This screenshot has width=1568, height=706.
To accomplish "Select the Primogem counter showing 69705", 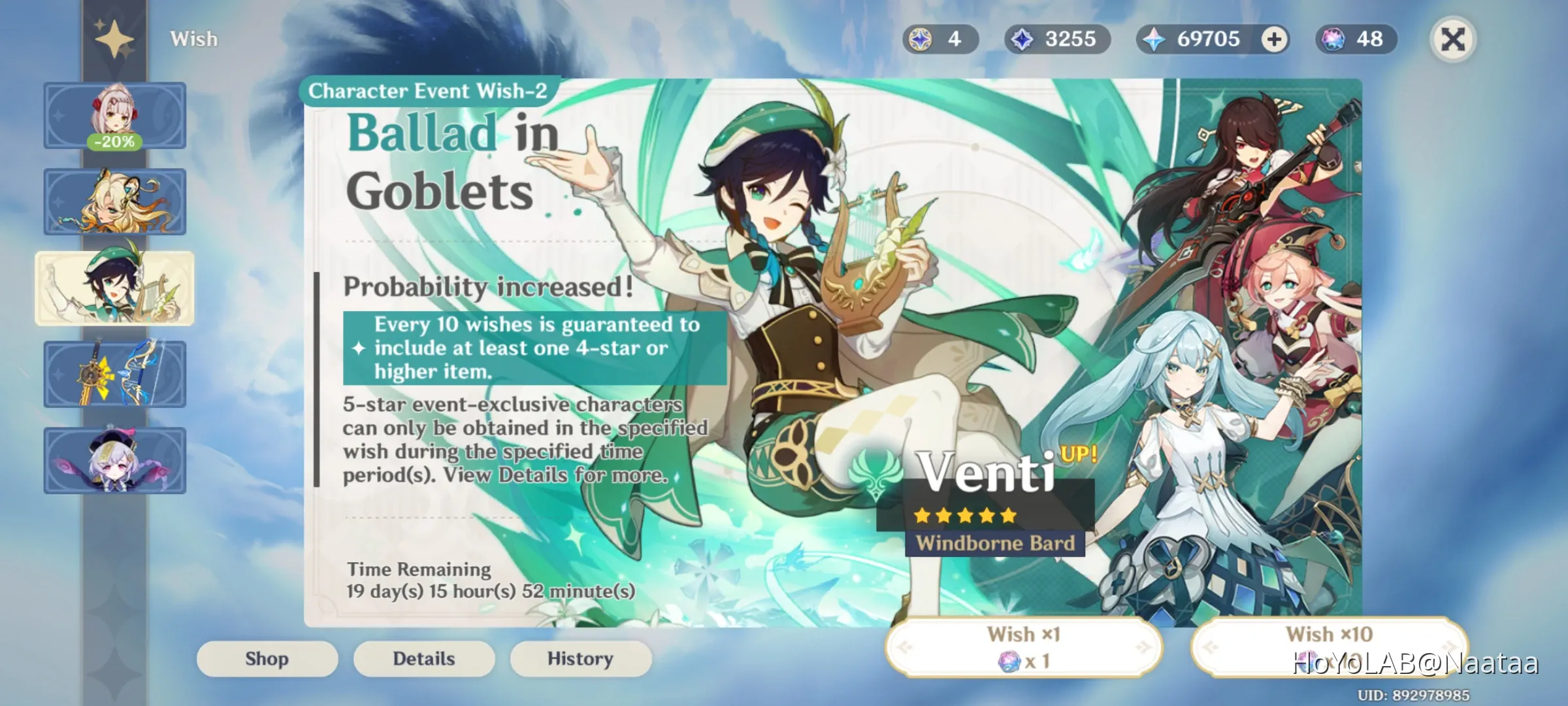I will [1202, 39].
